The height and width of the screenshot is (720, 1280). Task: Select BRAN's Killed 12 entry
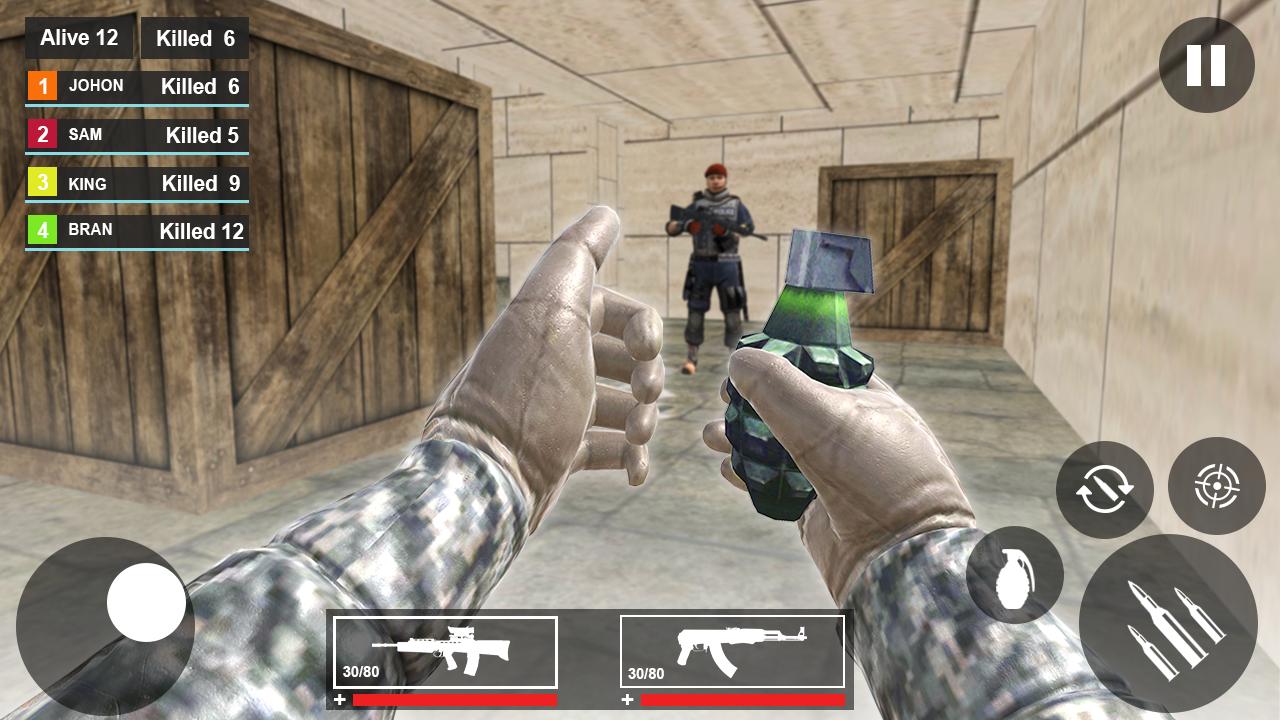click(200, 229)
